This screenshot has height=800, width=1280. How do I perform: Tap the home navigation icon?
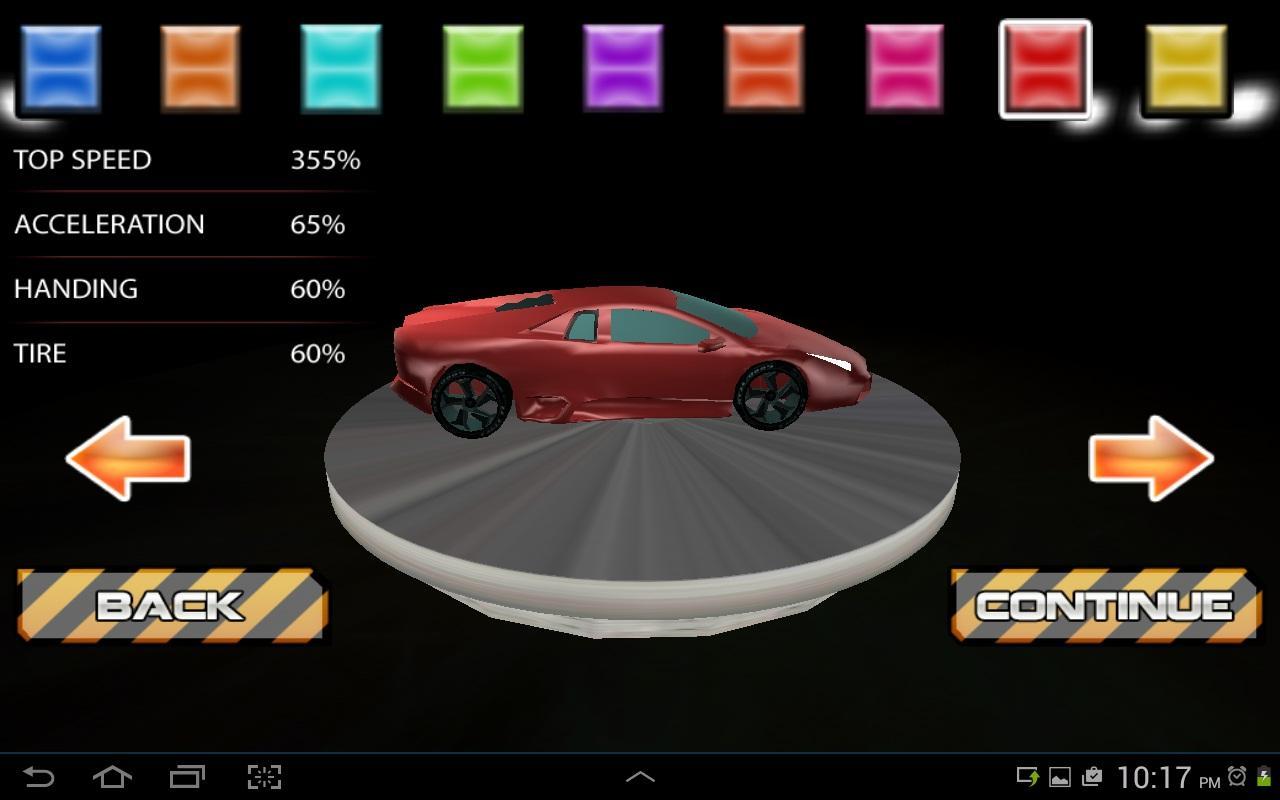click(112, 775)
